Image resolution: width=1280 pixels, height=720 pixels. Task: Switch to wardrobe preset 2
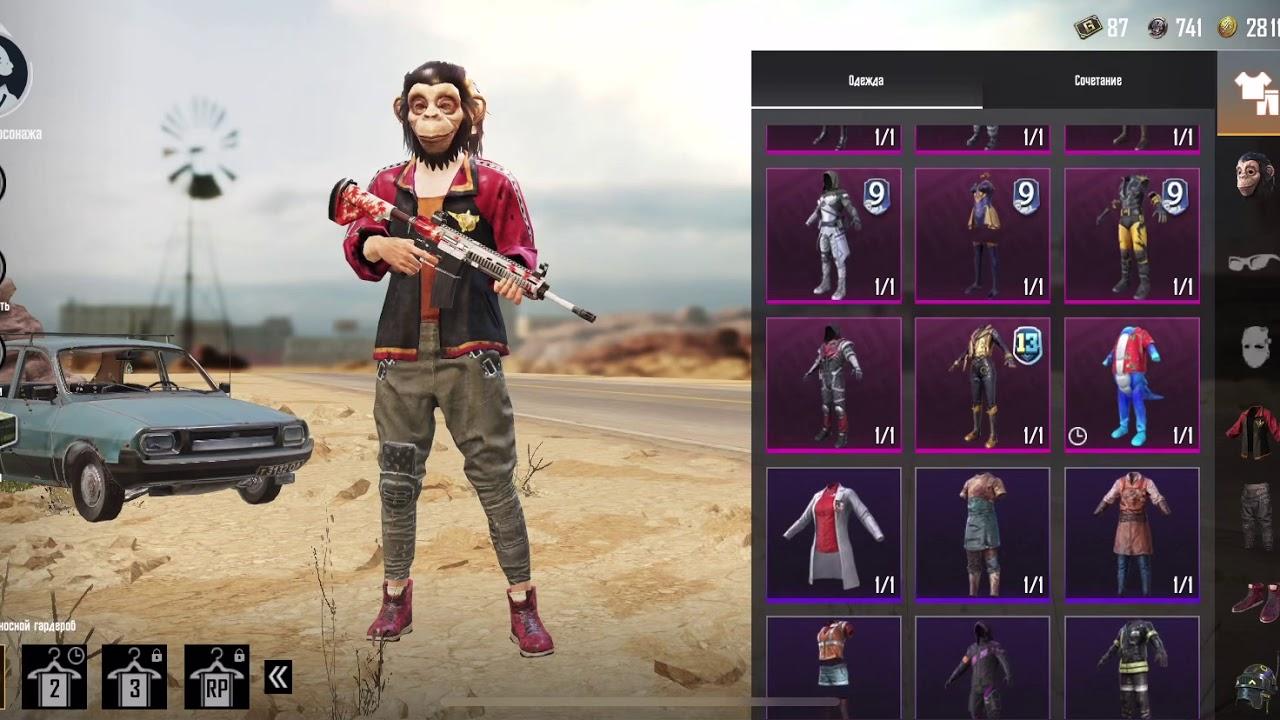[x=54, y=677]
